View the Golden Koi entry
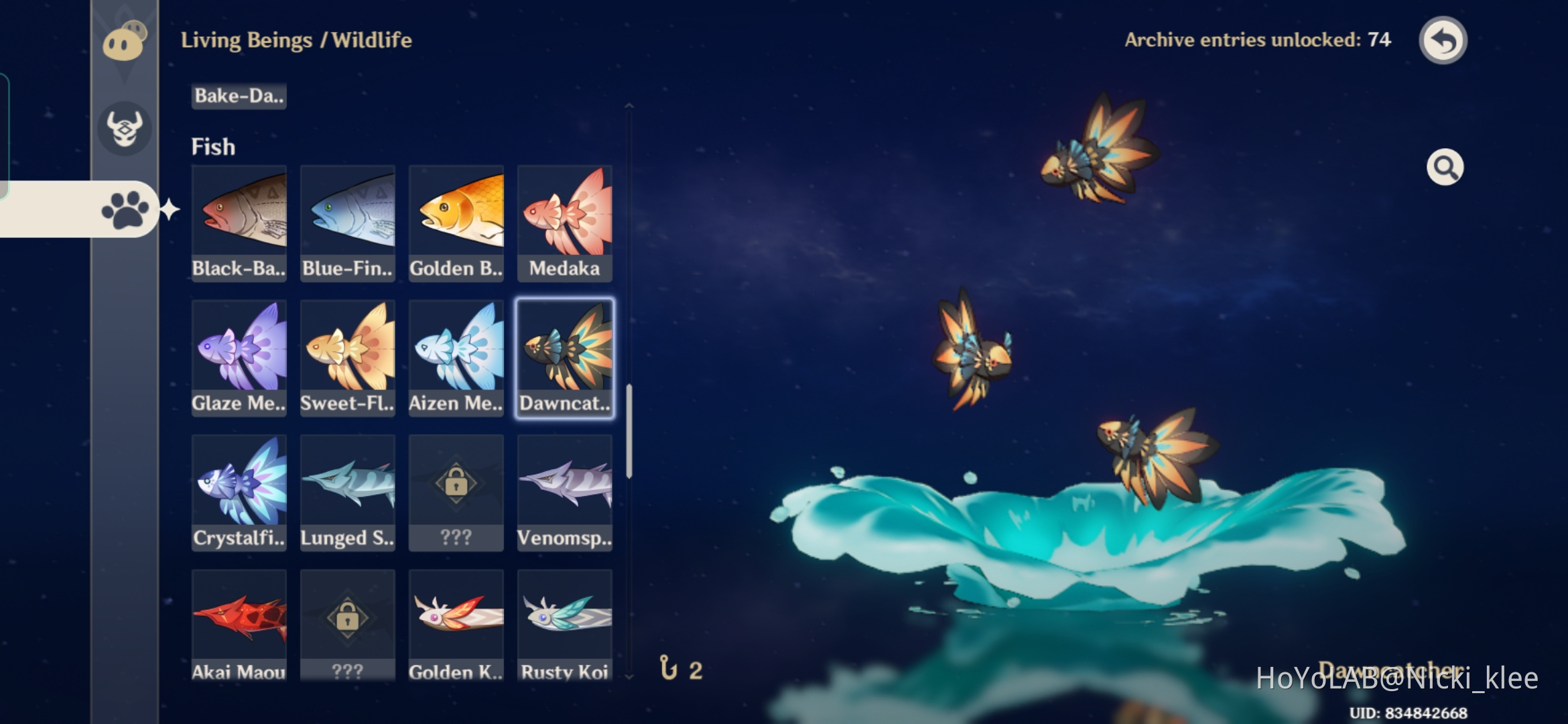 (x=456, y=623)
